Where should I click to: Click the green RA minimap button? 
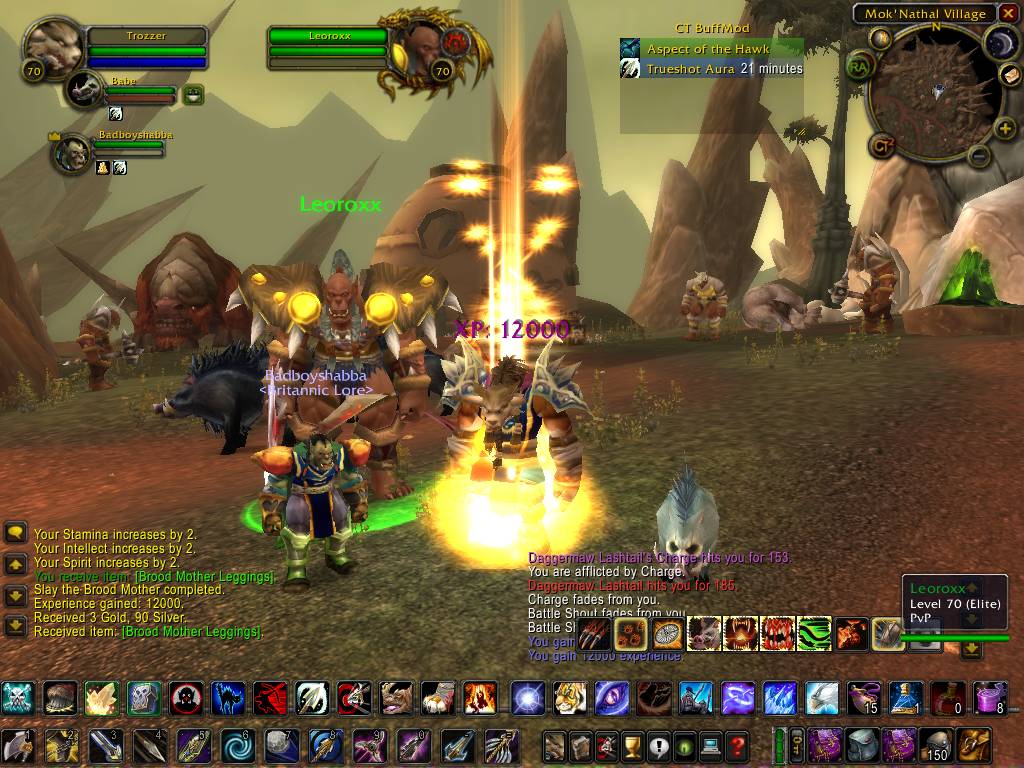[x=858, y=67]
